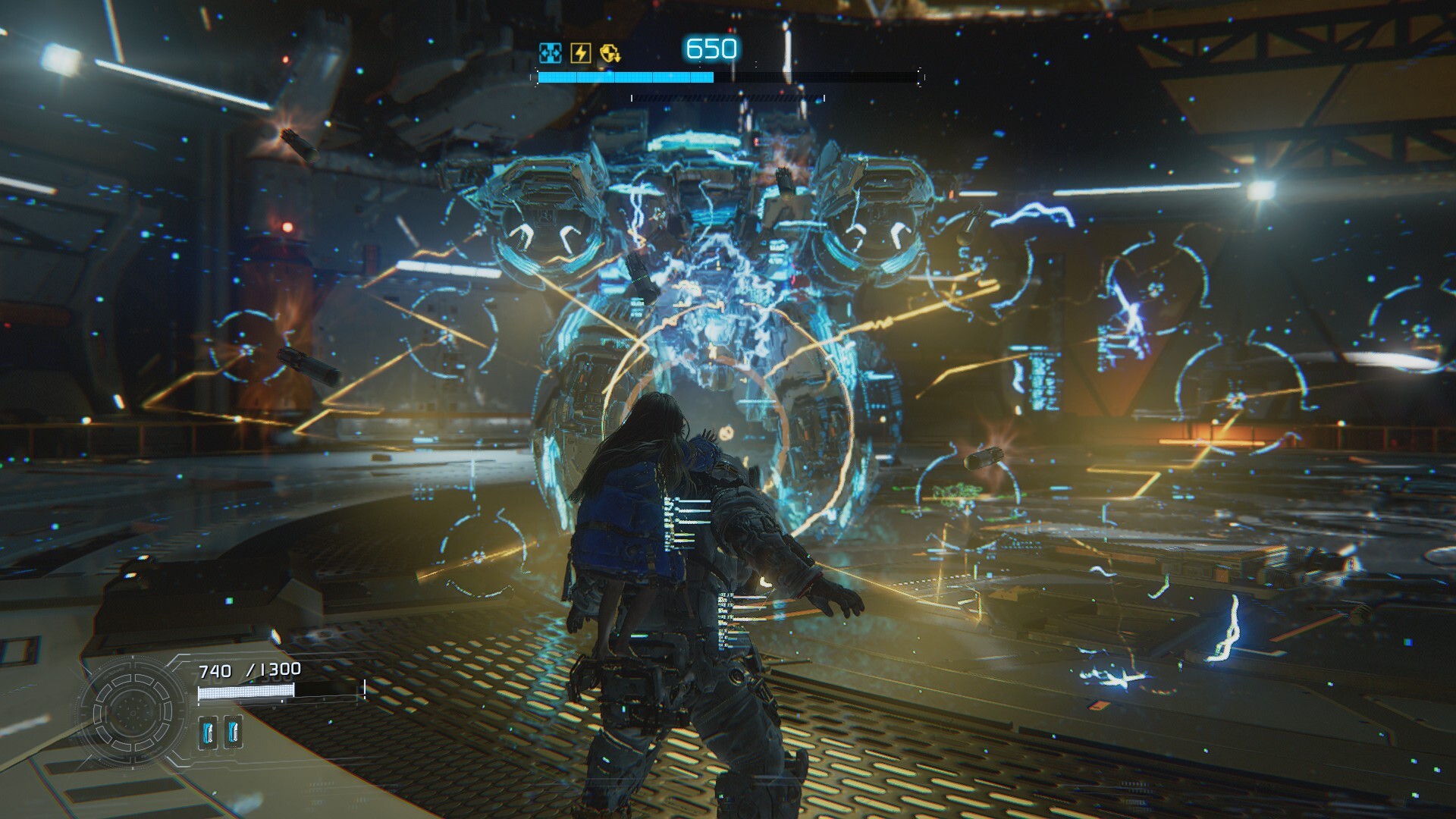Select the yellow lightning bolt status icon
Viewport: 1456px width, 819px height.
580,52
